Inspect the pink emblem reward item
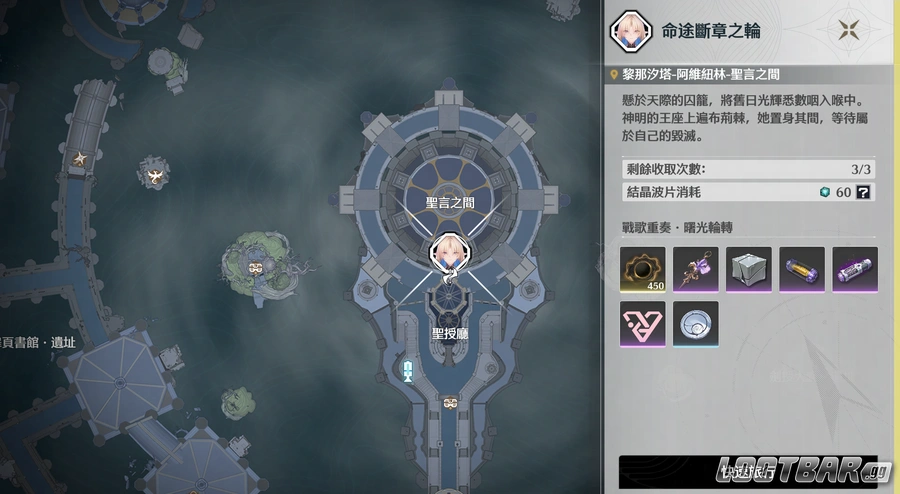 coord(643,324)
